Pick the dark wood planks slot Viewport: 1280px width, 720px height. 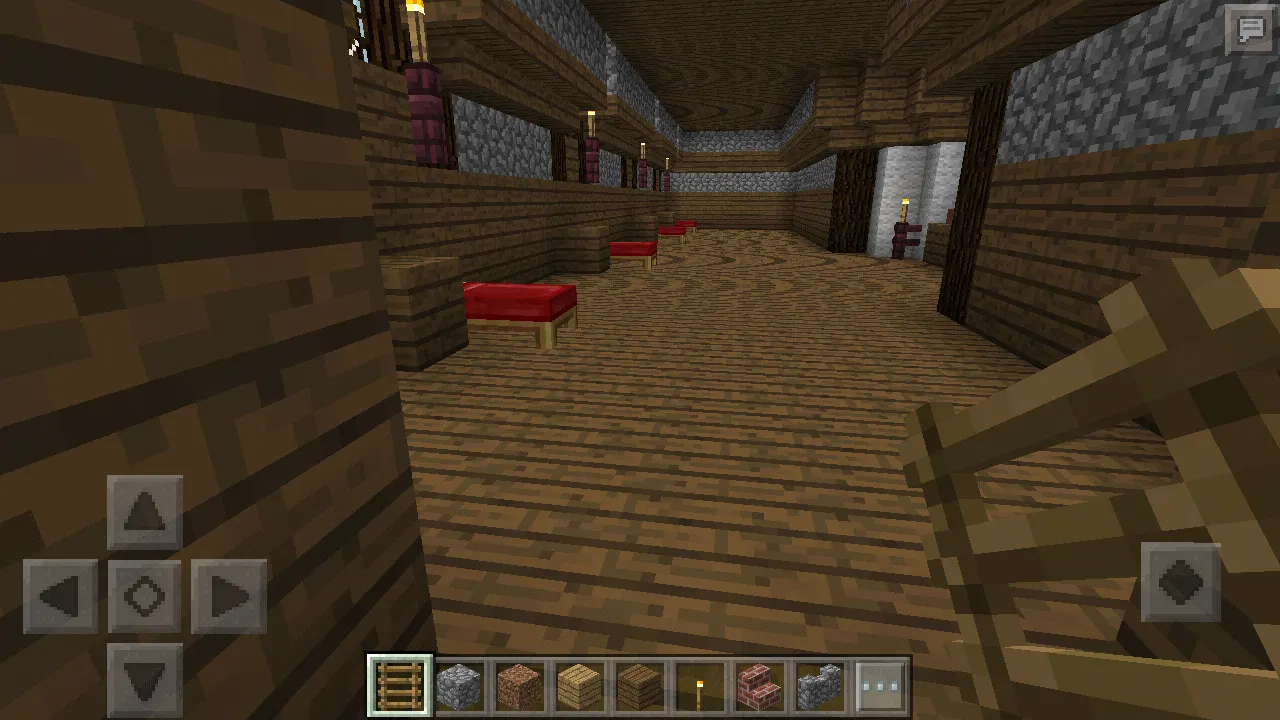tap(639, 686)
